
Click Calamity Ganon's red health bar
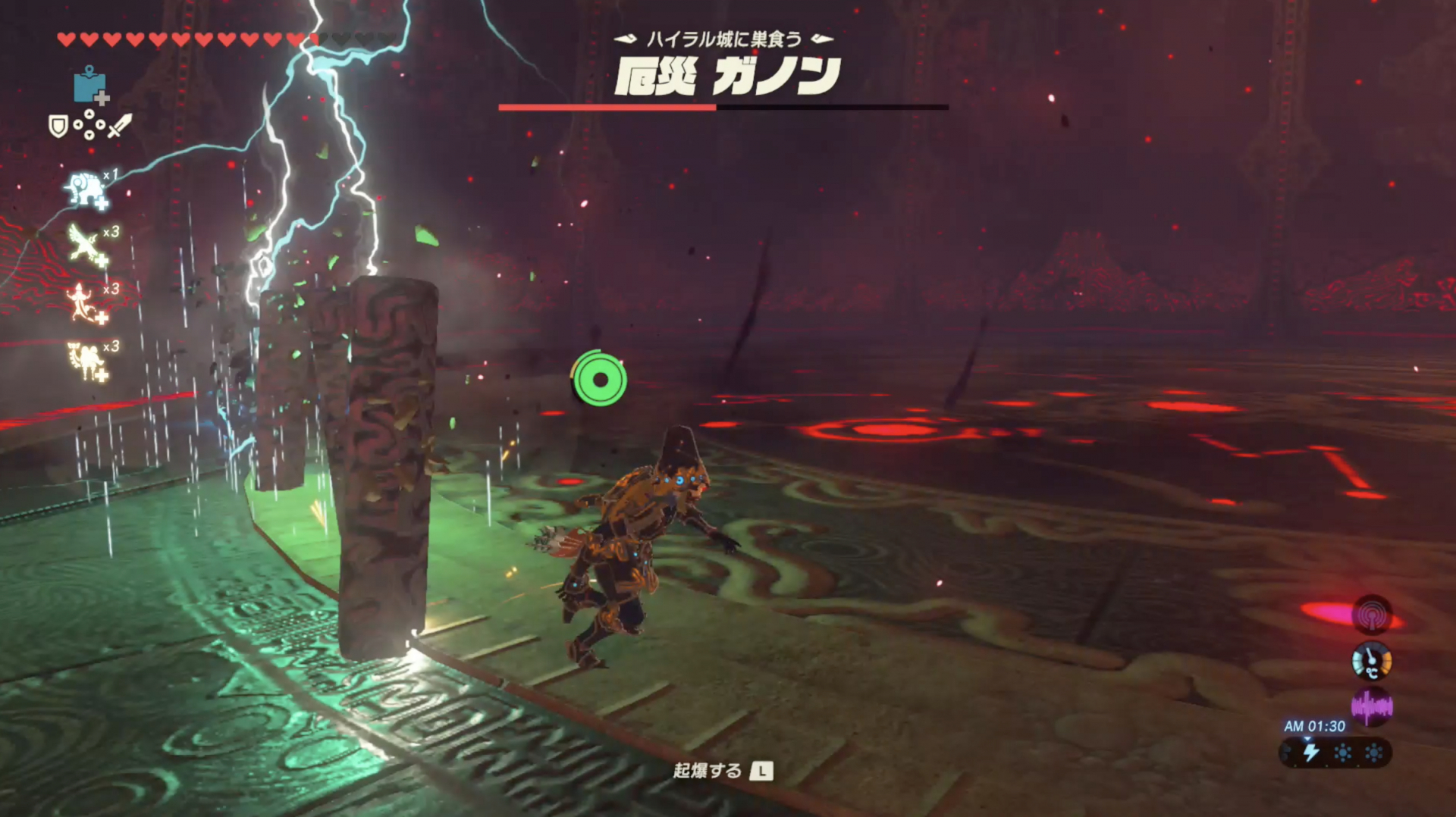pos(607,108)
